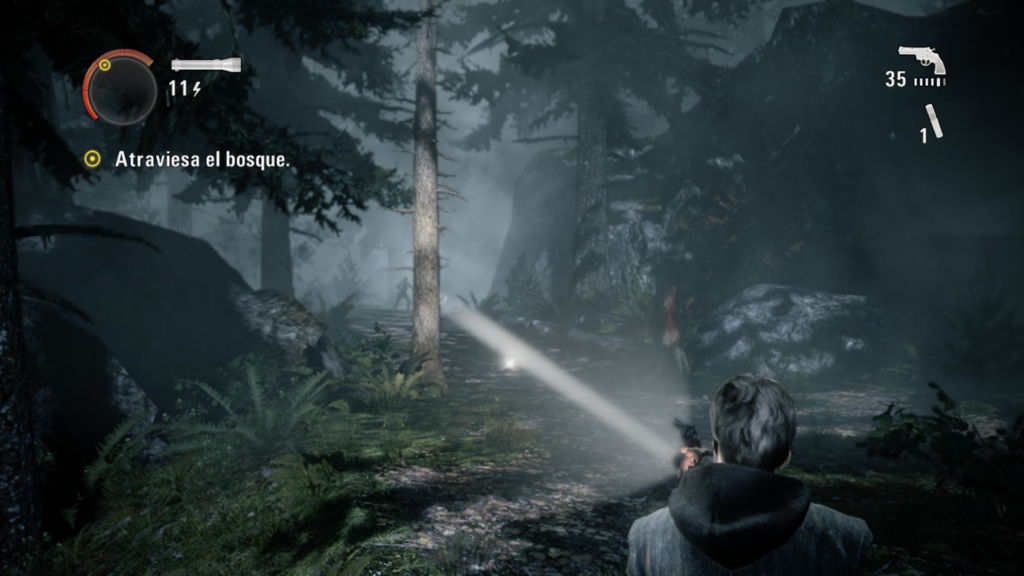Select the flashlight icon

[x=205, y=65]
